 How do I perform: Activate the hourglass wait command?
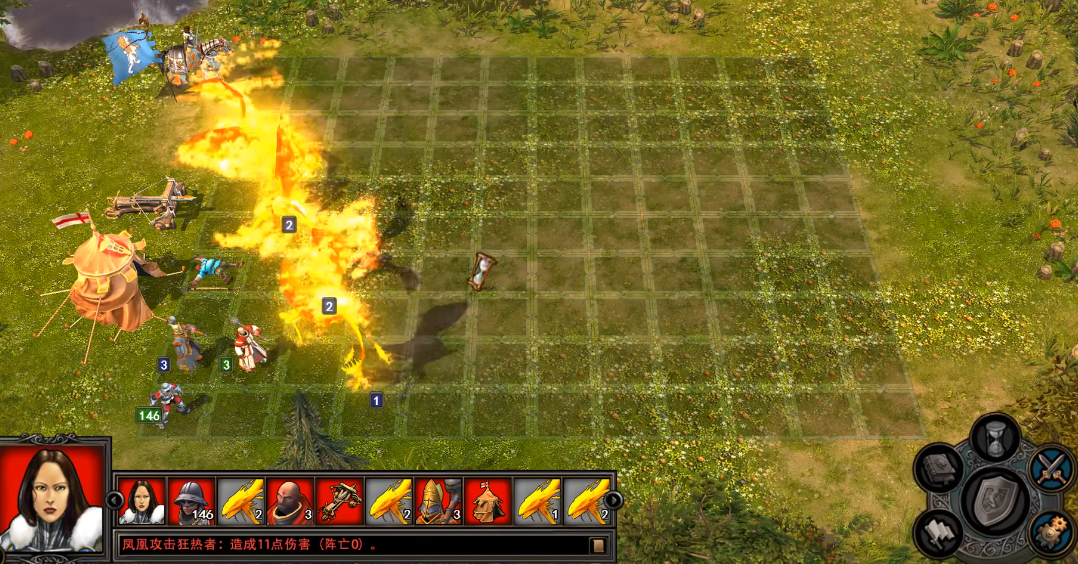(995, 438)
